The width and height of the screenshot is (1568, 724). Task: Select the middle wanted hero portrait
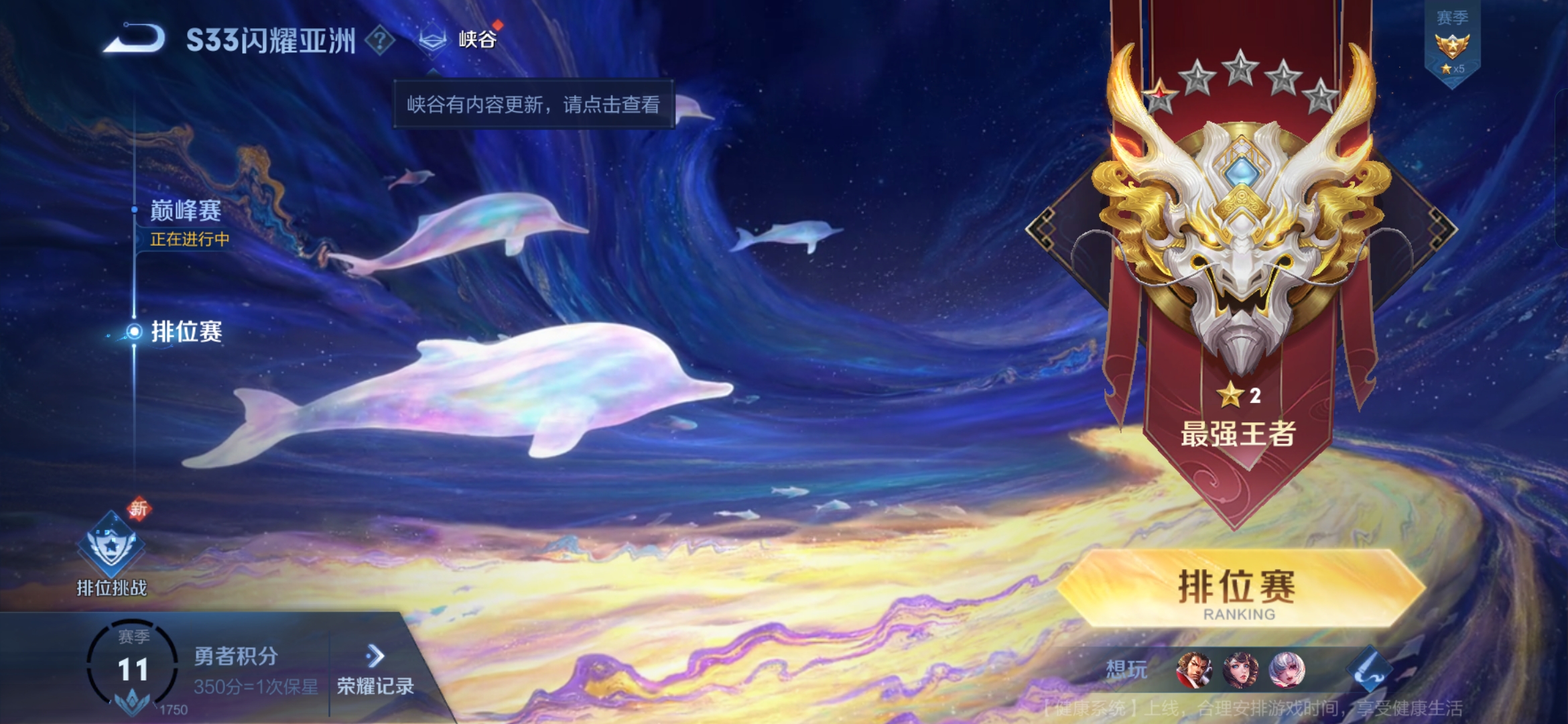1240,670
